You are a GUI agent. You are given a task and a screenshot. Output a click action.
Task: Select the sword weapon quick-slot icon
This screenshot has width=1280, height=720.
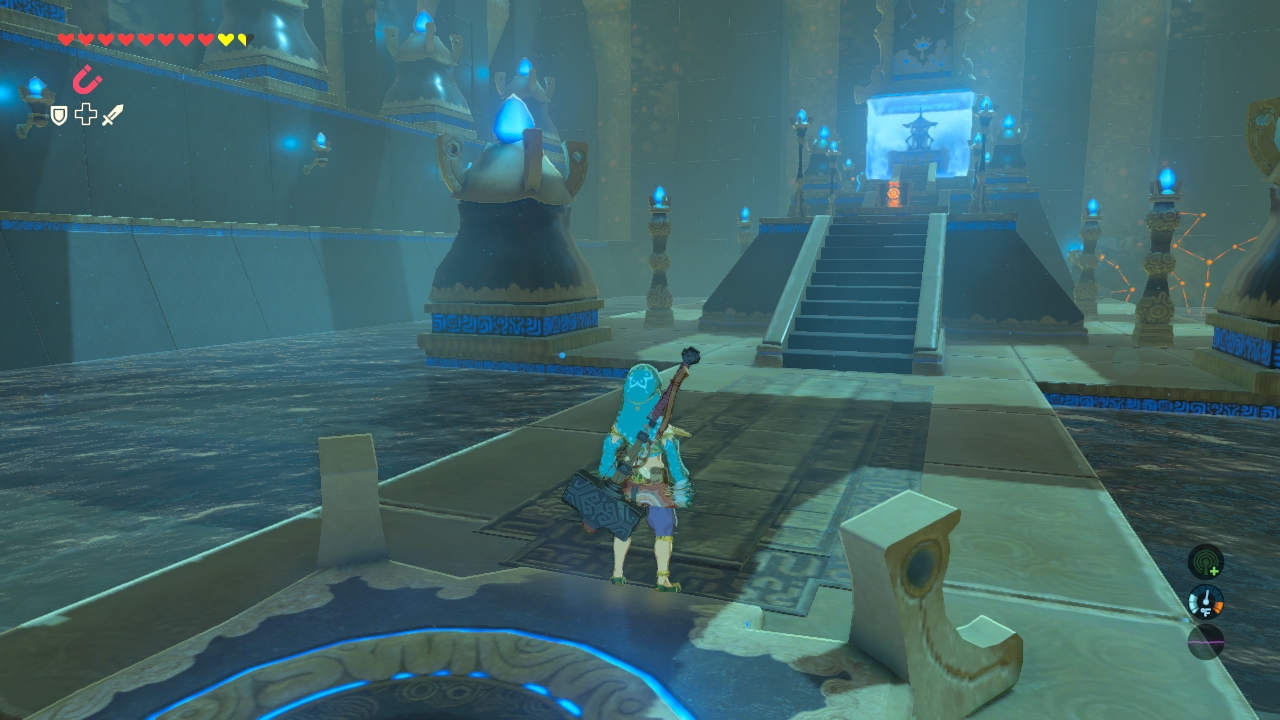click(x=112, y=115)
